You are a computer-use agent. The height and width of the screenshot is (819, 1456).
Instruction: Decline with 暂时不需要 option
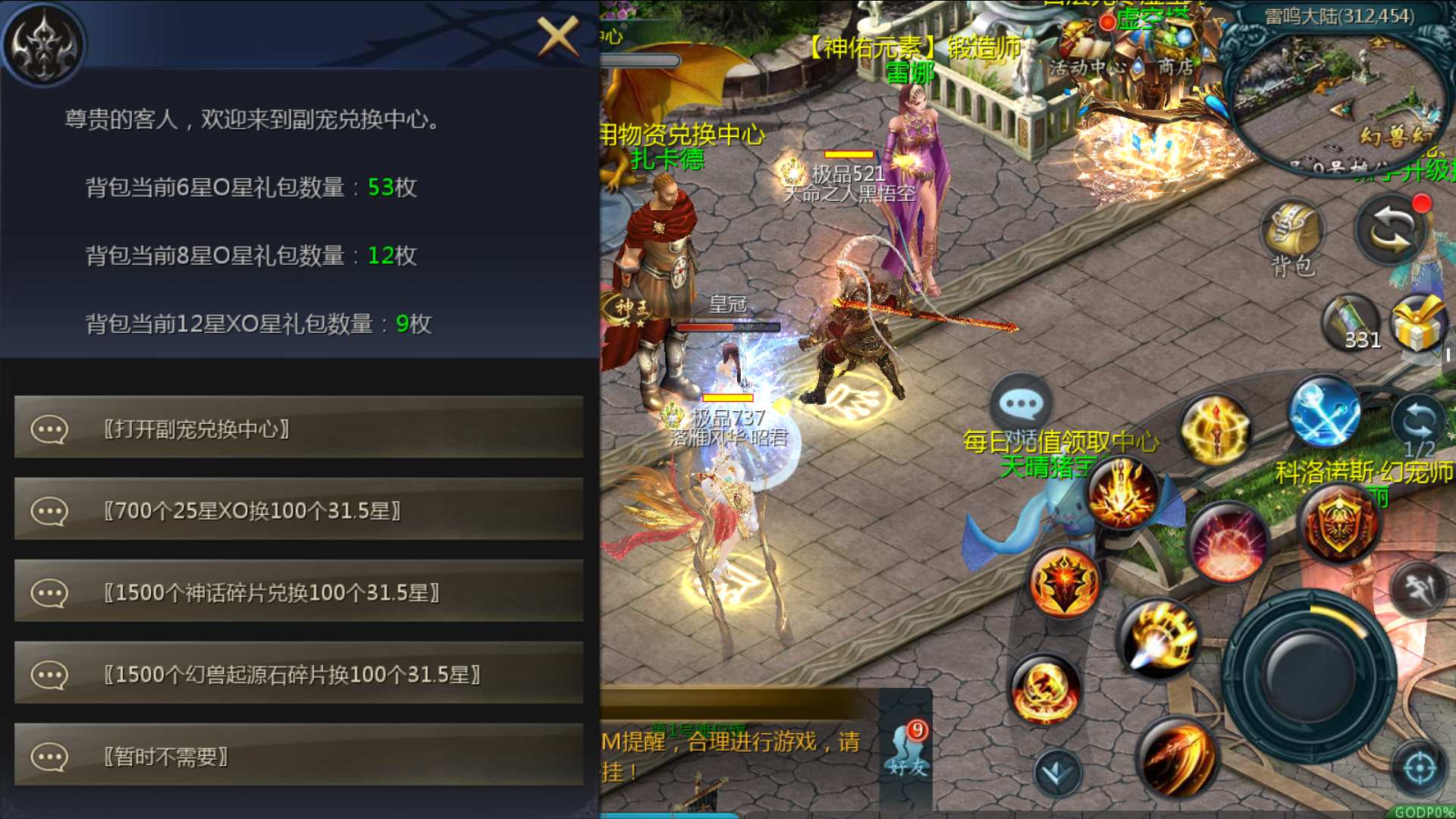click(x=299, y=757)
